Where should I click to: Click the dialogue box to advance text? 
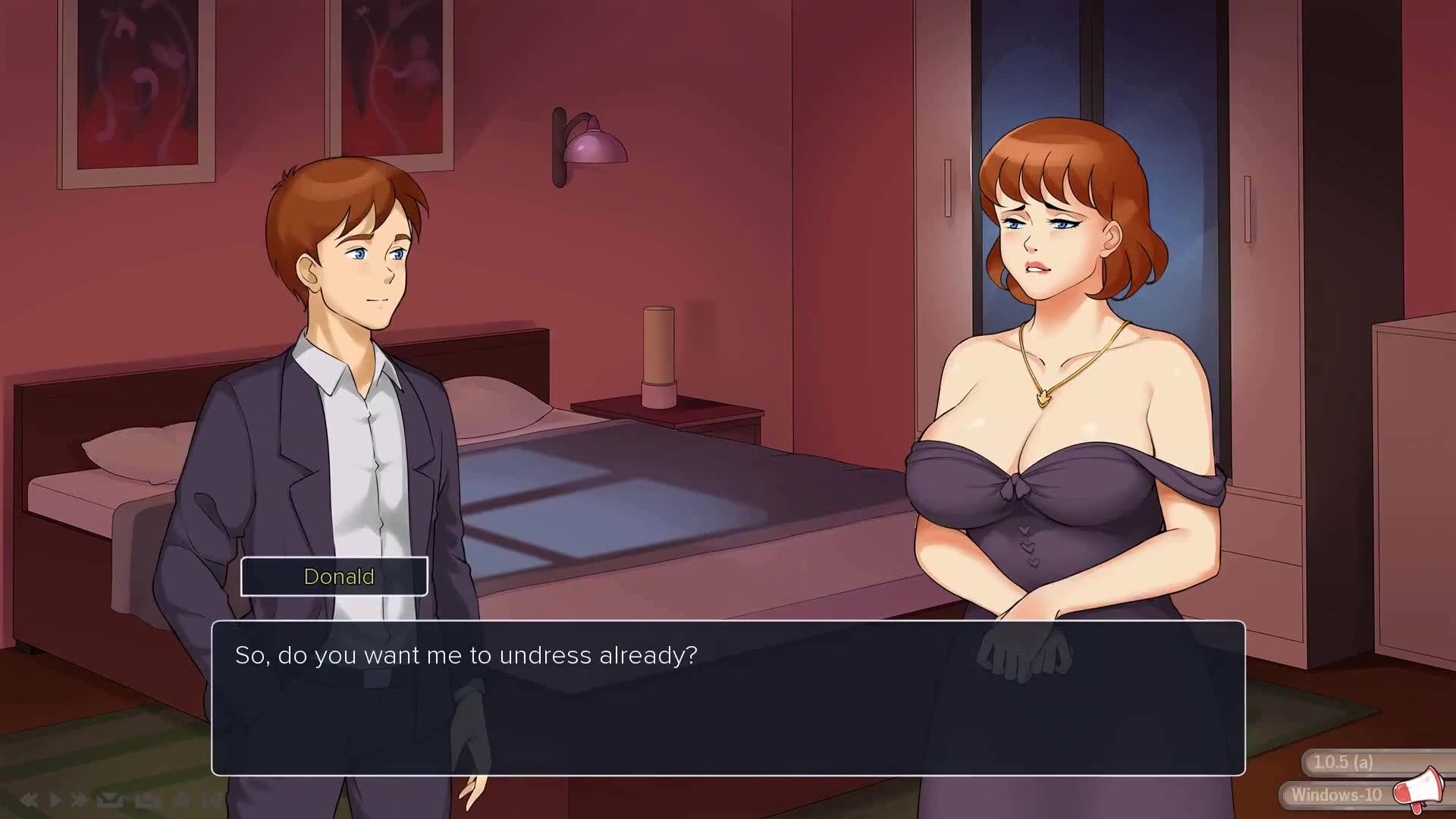[x=728, y=698]
